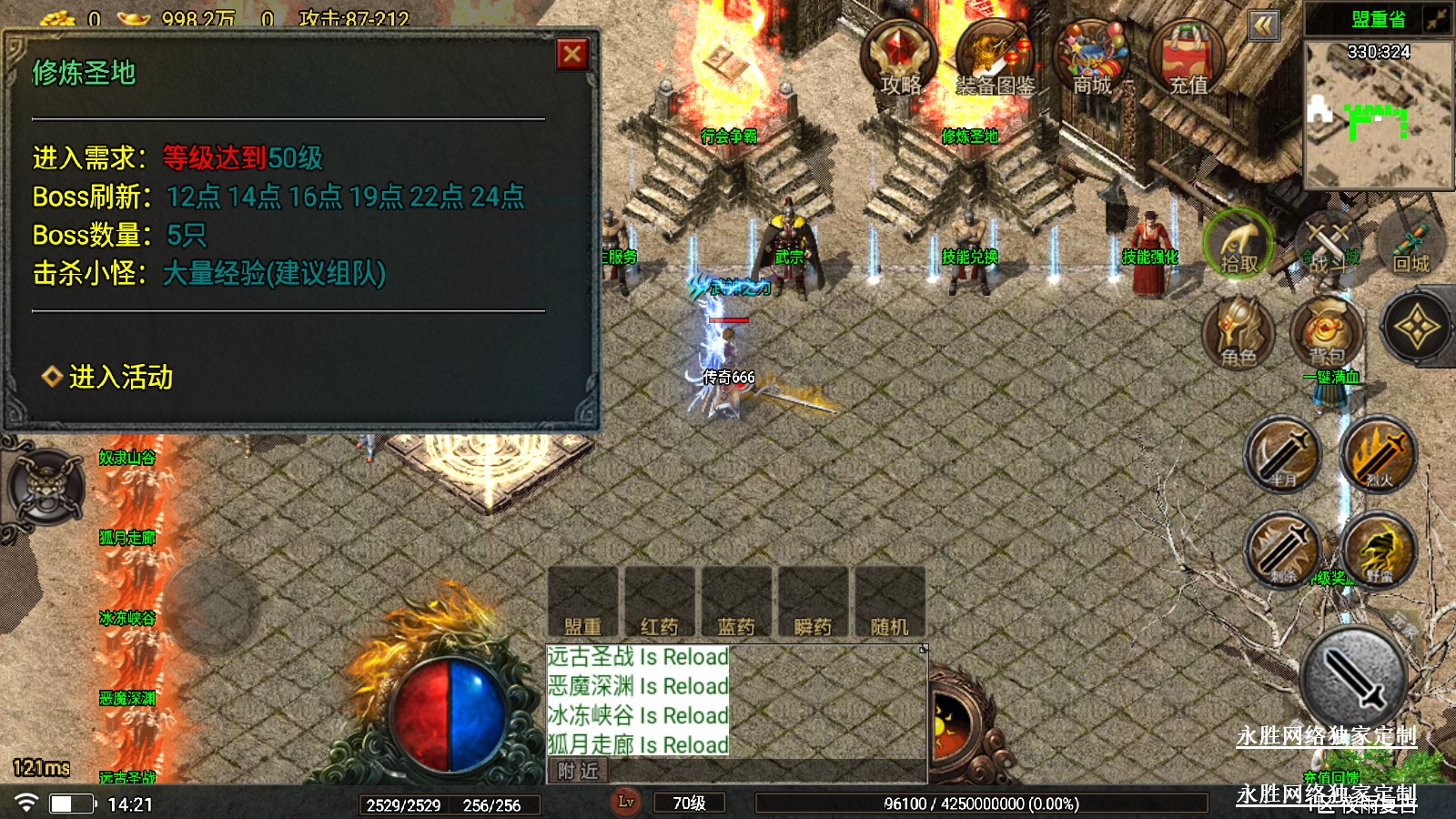Select the 冰冻峡谷 teleport entry

(x=127, y=619)
